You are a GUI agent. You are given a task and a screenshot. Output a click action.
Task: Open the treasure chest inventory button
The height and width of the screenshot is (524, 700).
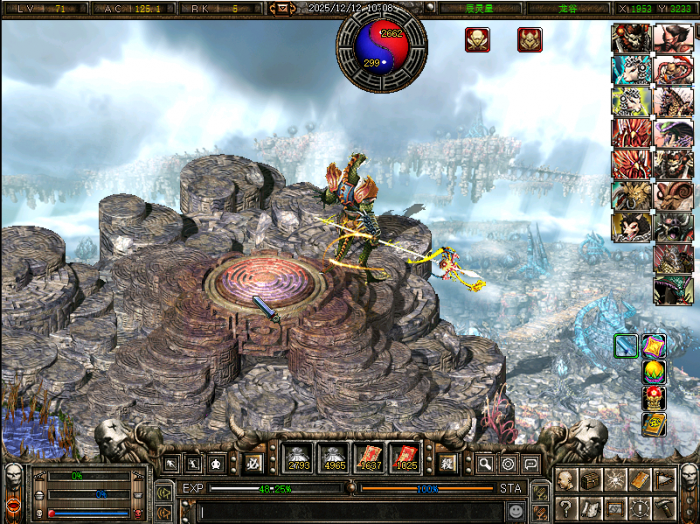point(590,480)
